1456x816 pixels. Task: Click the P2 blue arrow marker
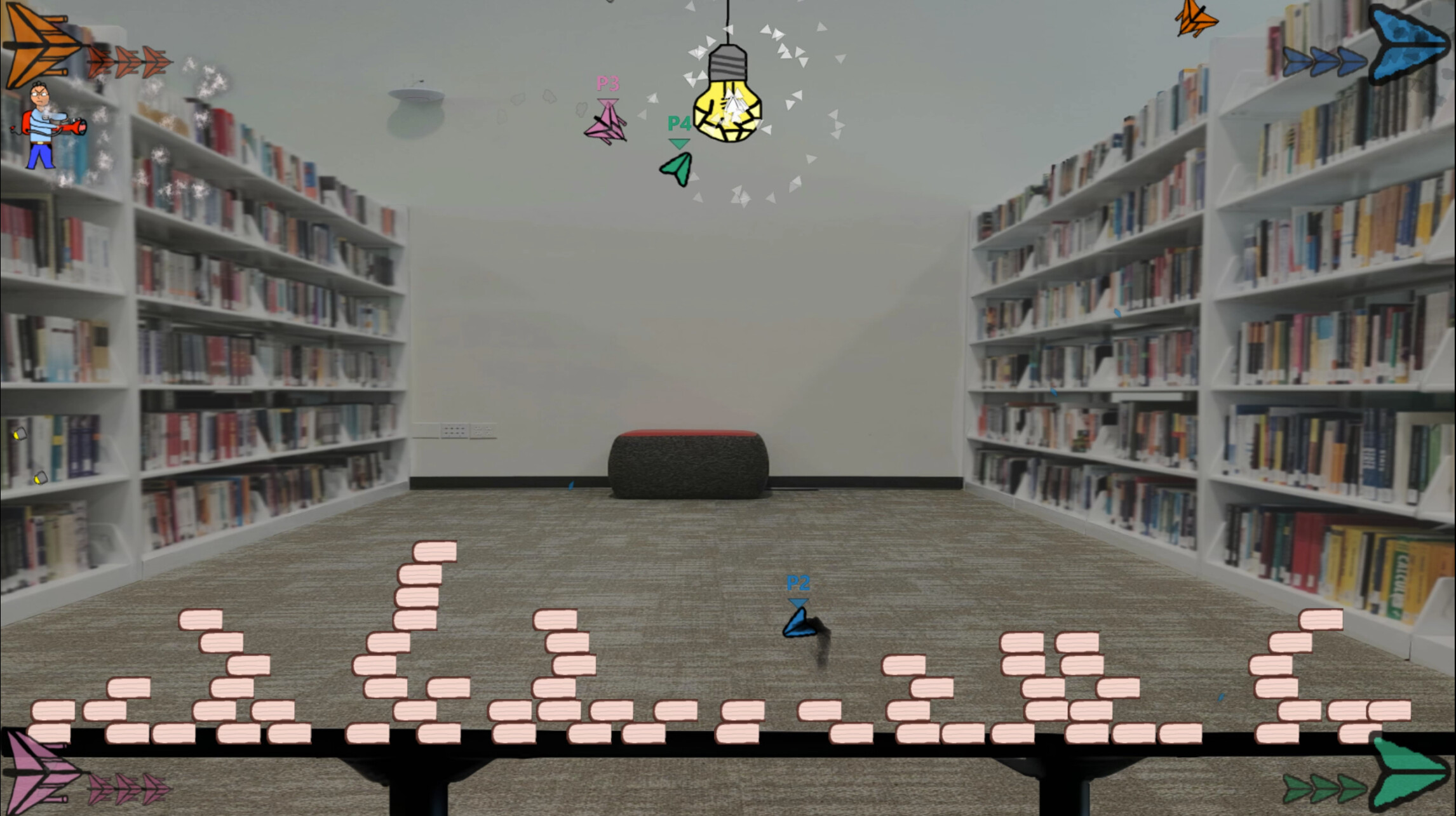(x=799, y=603)
